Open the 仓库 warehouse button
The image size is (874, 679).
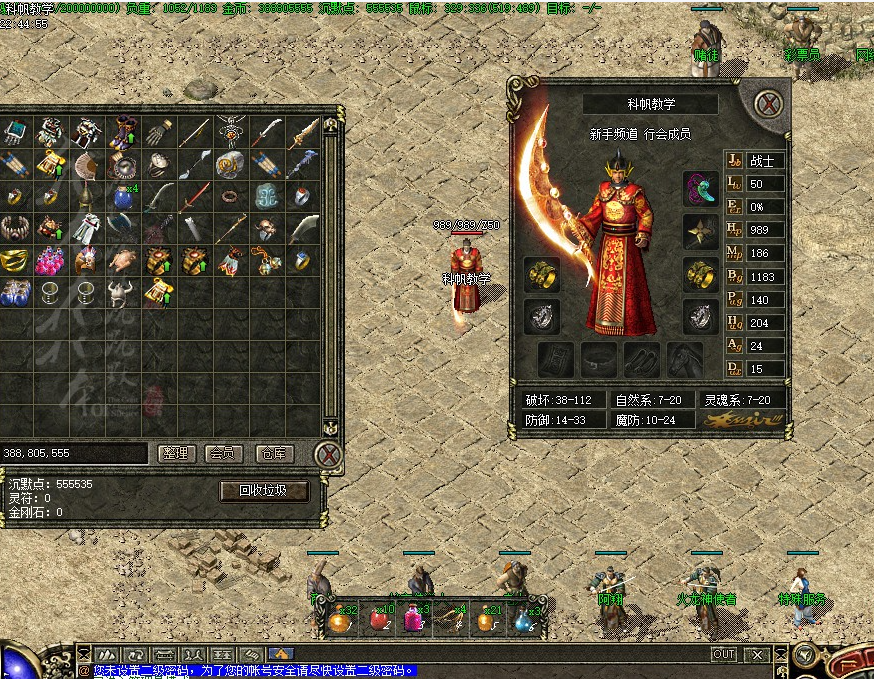[273, 453]
